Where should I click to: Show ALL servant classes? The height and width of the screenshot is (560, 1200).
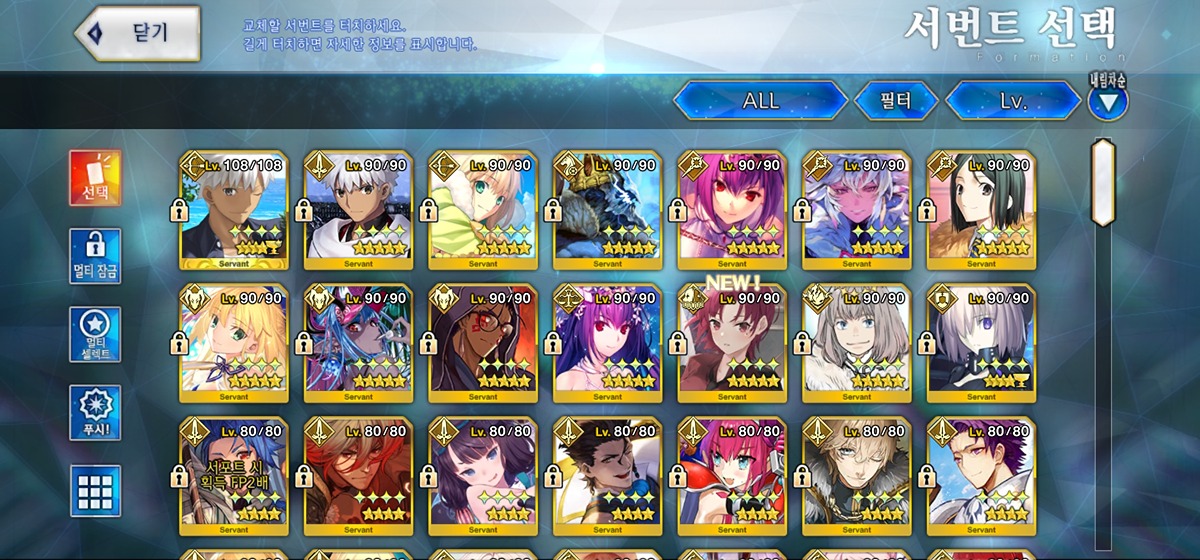760,101
